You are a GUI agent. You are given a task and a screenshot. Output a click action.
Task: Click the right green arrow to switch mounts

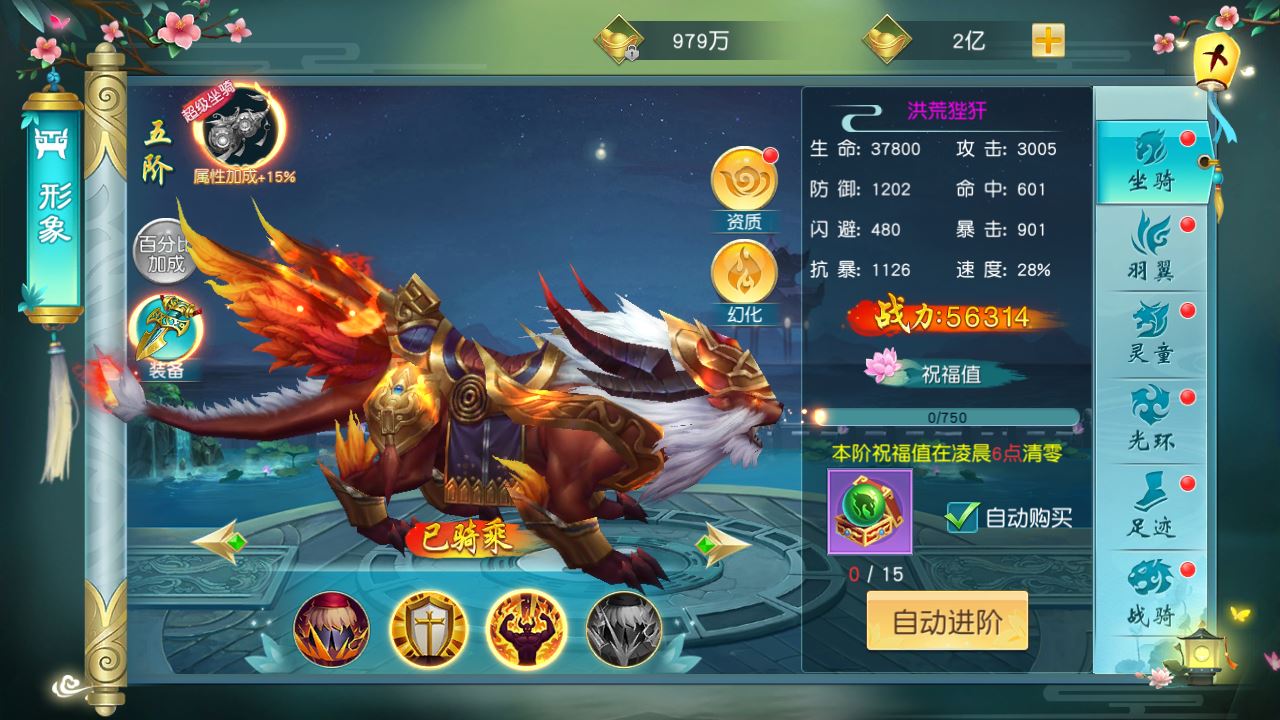714,543
